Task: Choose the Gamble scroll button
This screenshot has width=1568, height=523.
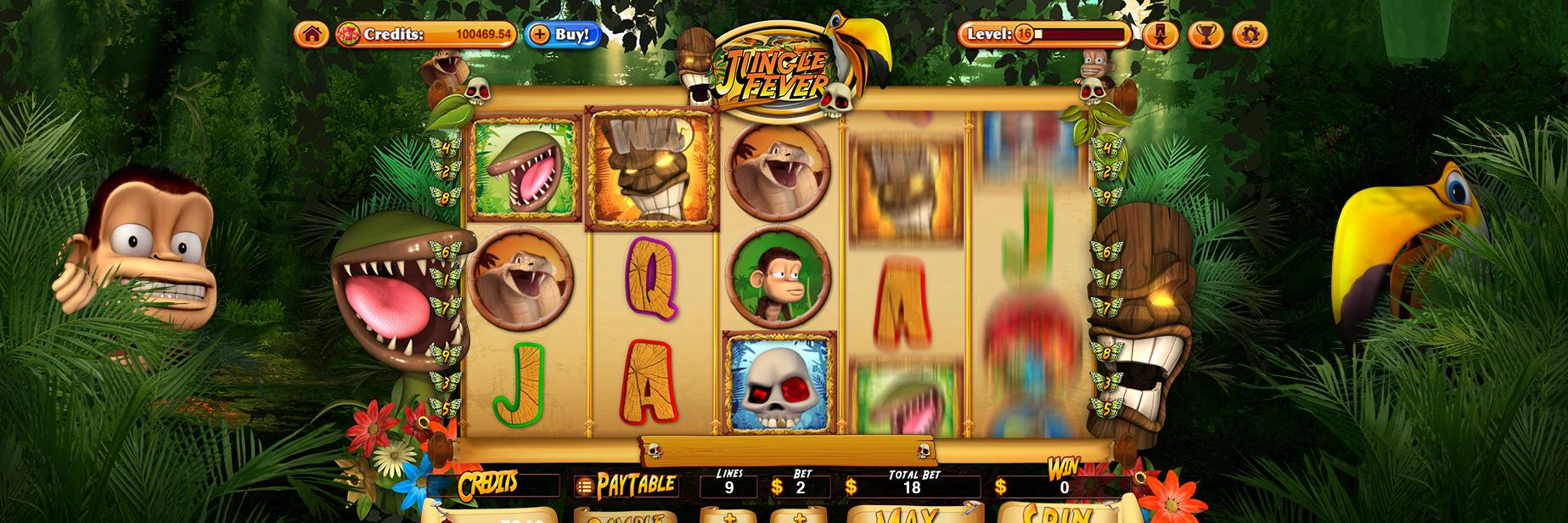Action: 627,515
